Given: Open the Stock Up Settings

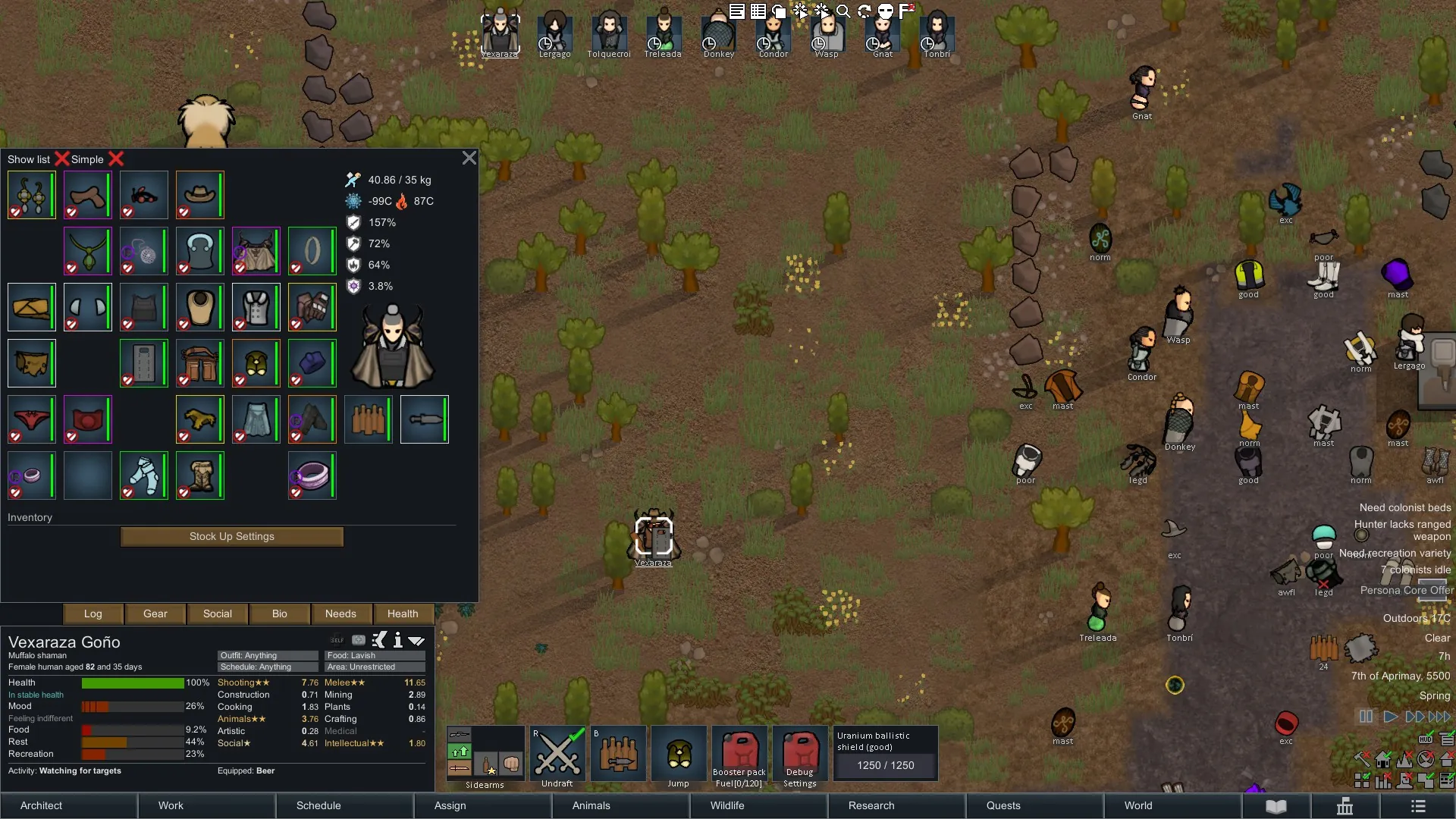Looking at the screenshot, I should [x=232, y=537].
